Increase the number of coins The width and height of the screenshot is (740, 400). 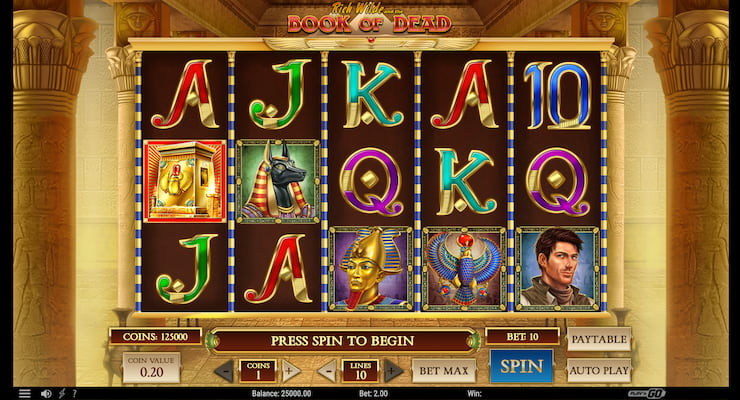[290, 371]
